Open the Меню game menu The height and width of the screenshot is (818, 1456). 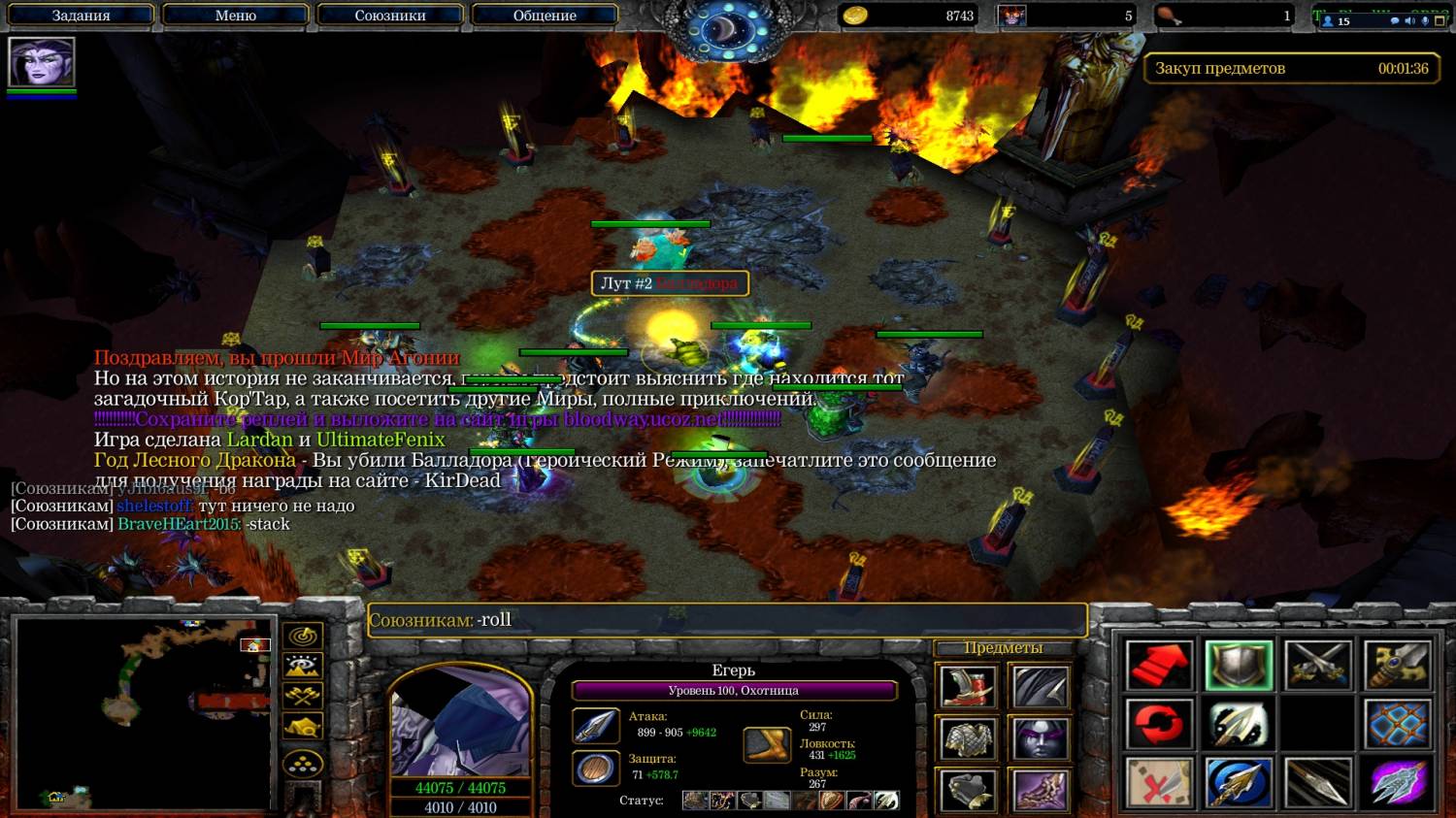[235, 16]
